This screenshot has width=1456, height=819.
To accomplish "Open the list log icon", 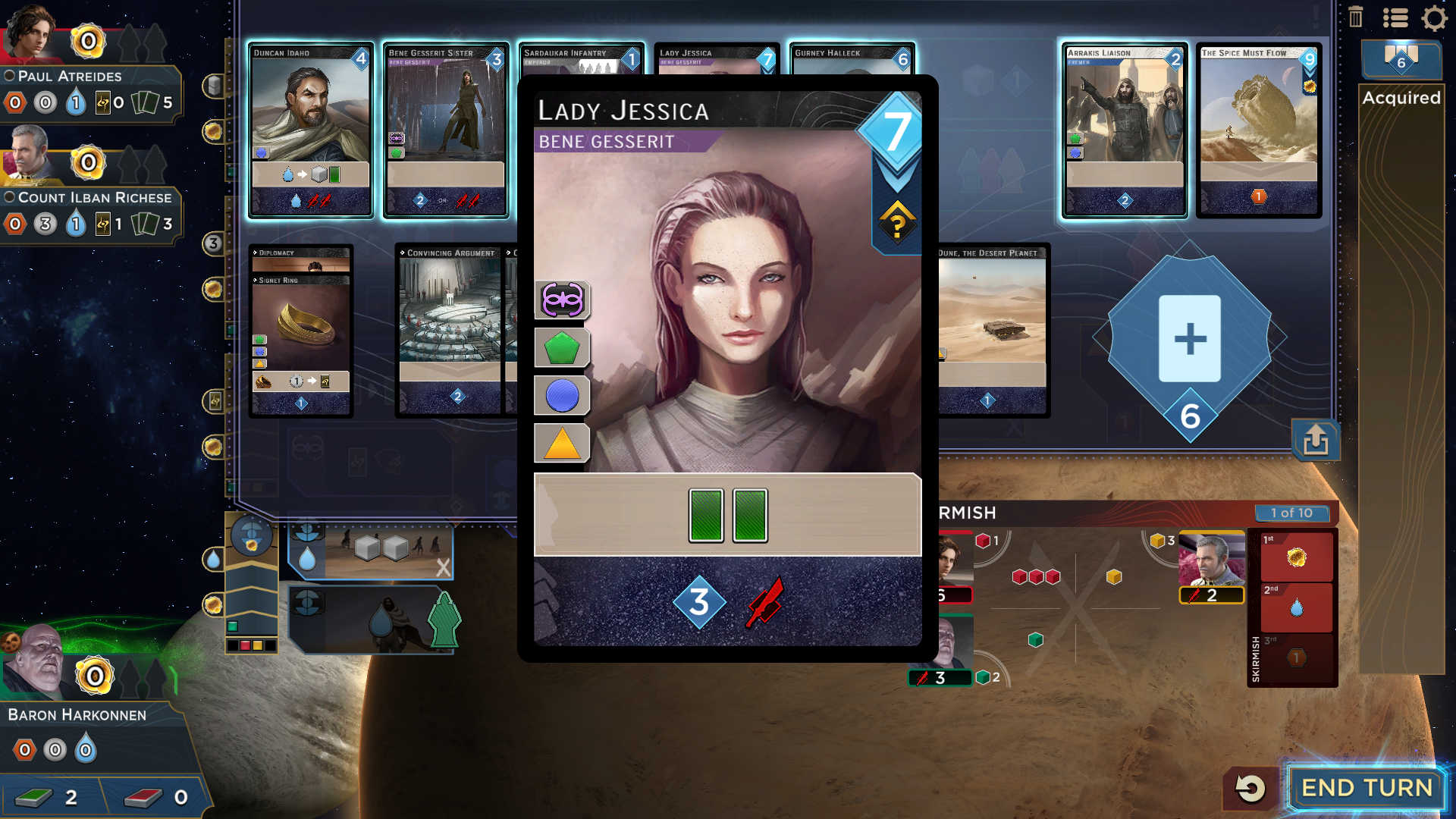I will click(1395, 18).
